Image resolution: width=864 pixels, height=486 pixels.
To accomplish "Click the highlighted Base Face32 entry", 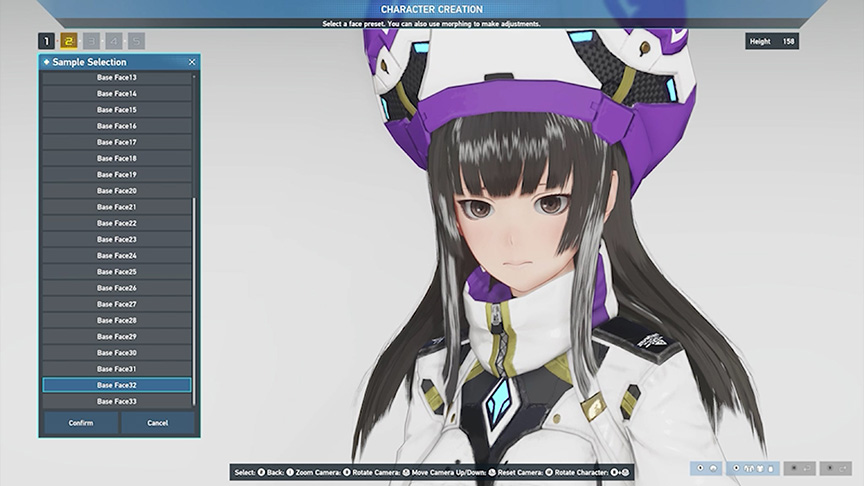I will point(117,385).
